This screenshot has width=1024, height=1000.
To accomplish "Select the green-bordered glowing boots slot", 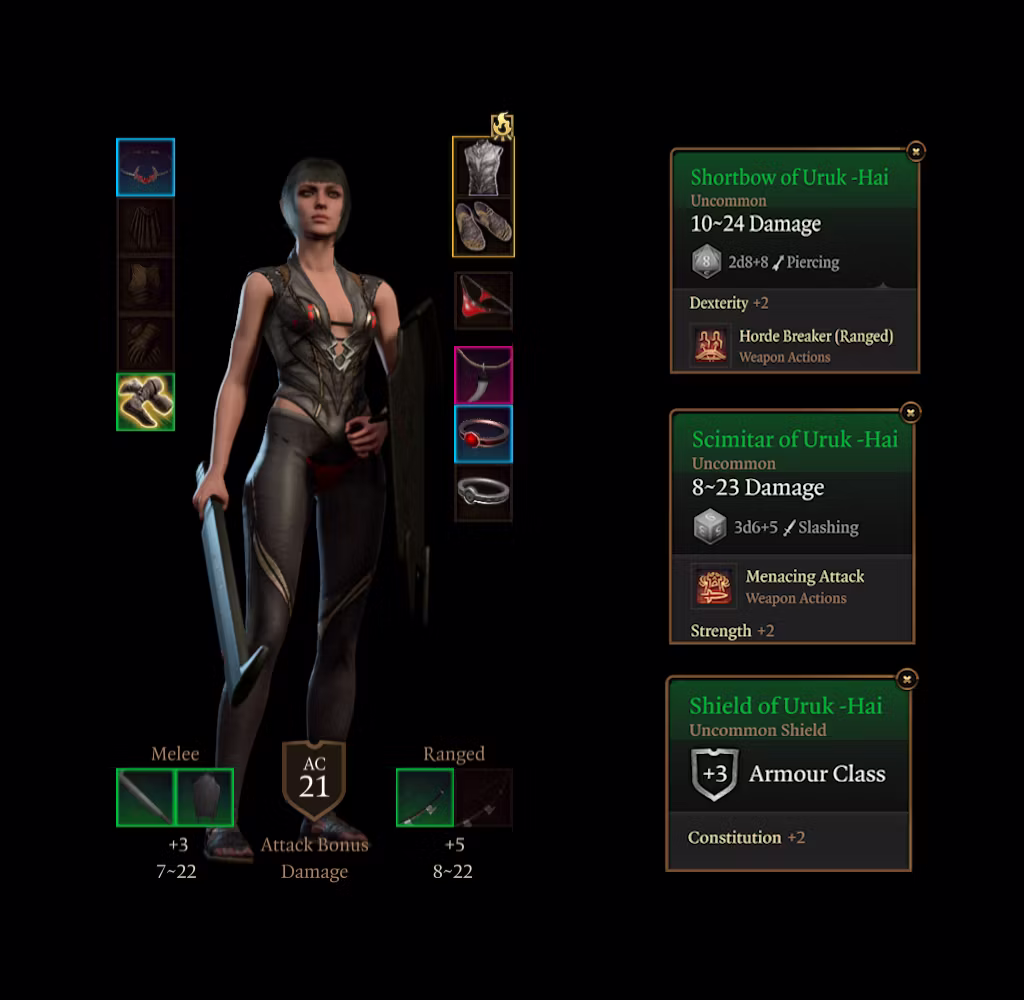I will (x=146, y=402).
